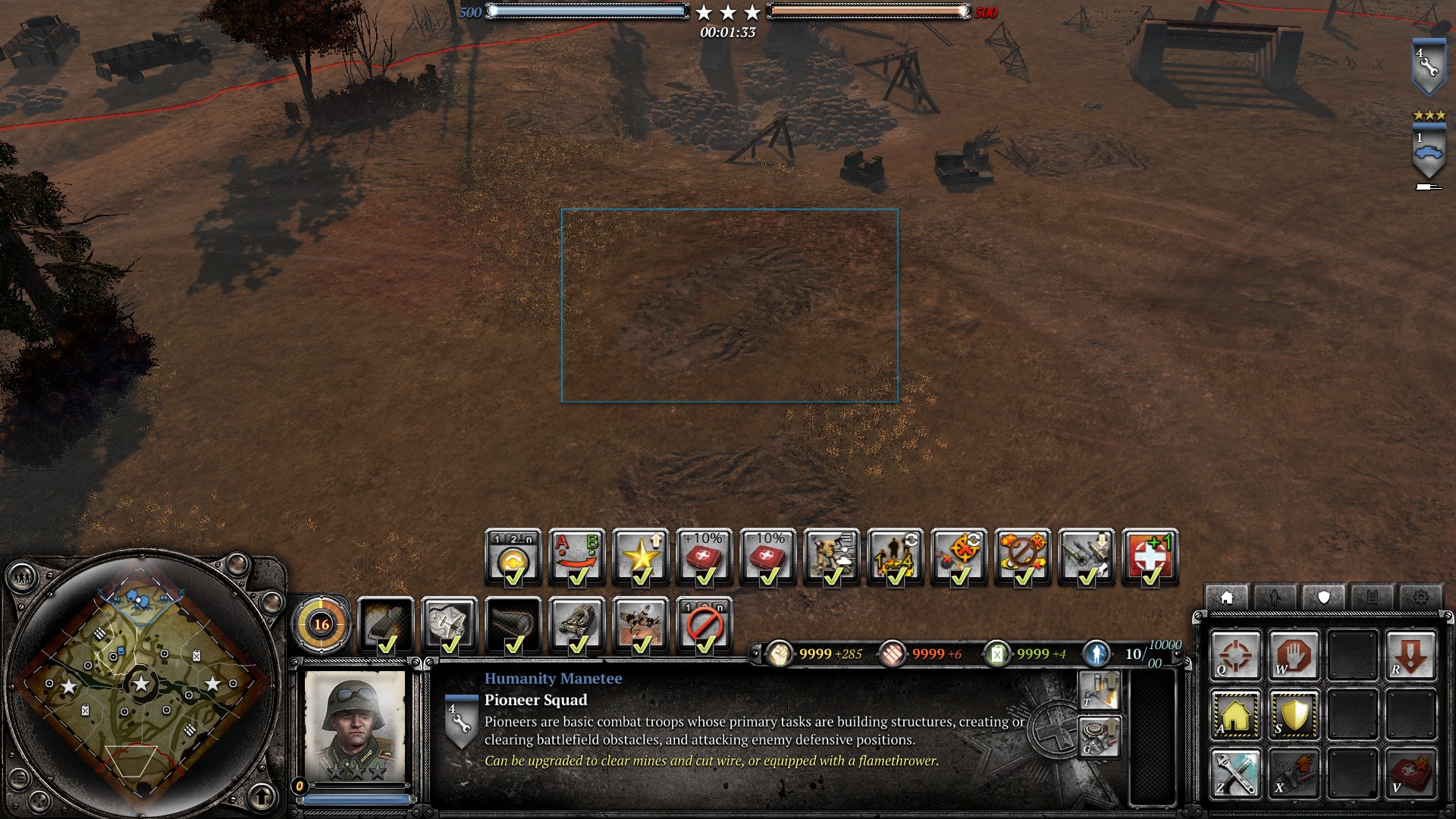Image resolution: width=1456 pixels, height=819 pixels.
Task: Use the wrench repair ability
Action: tap(1235, 773)
